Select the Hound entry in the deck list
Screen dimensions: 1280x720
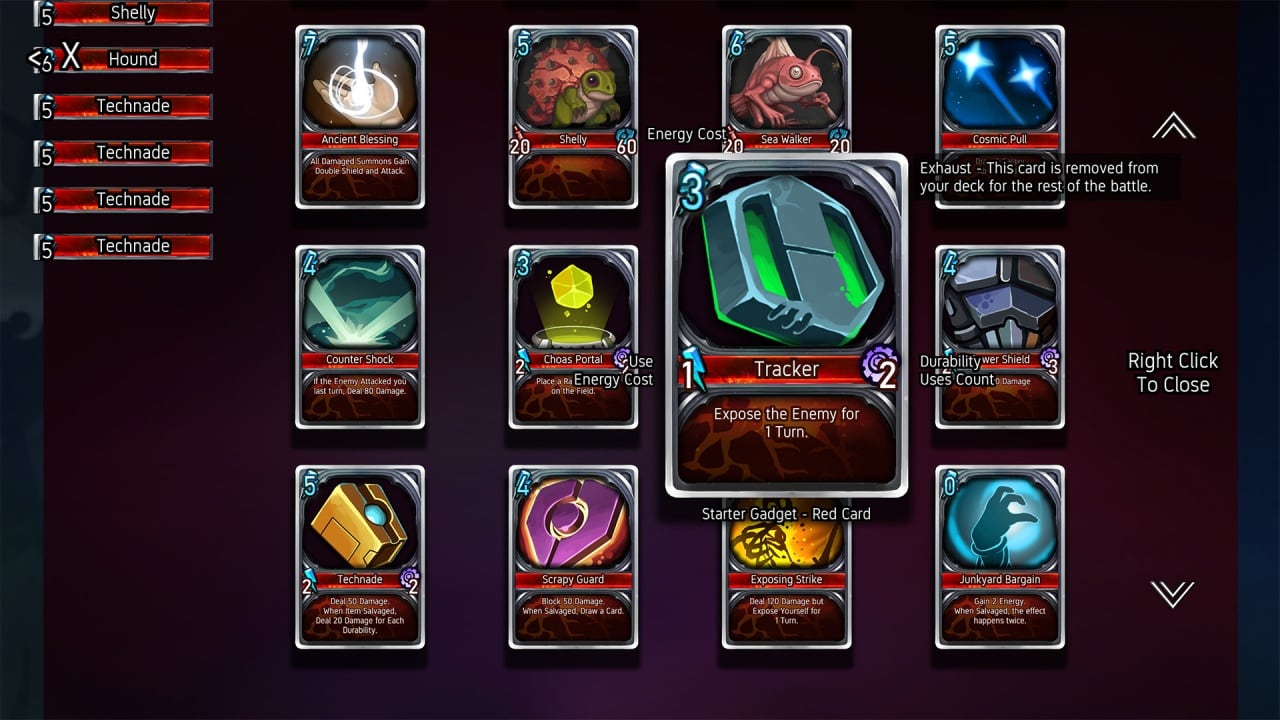pos(133,59)
